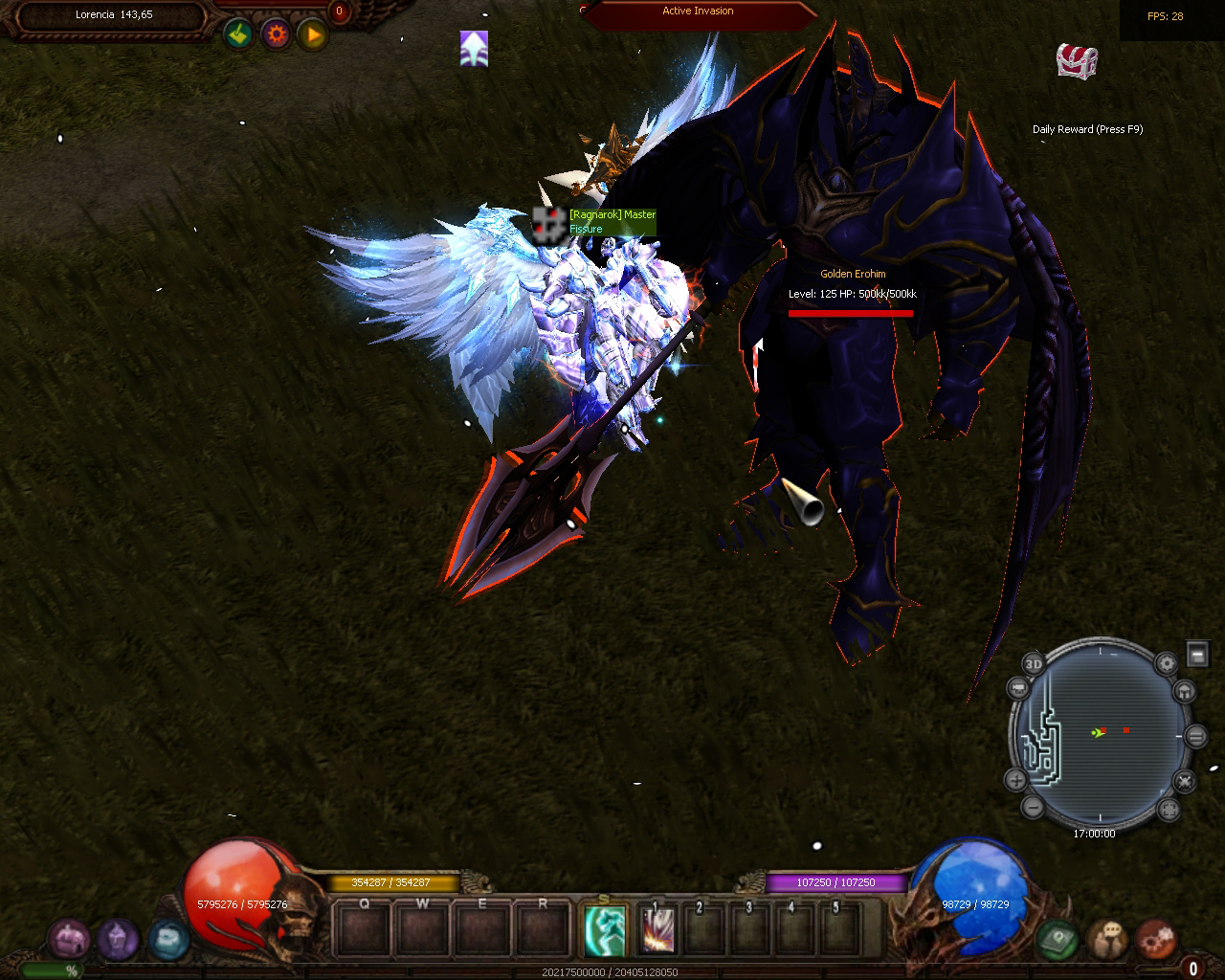The width and height of the screenshot is (1225, 980).
Task: Click the minimap camera button
Action: pos(1017,687)
